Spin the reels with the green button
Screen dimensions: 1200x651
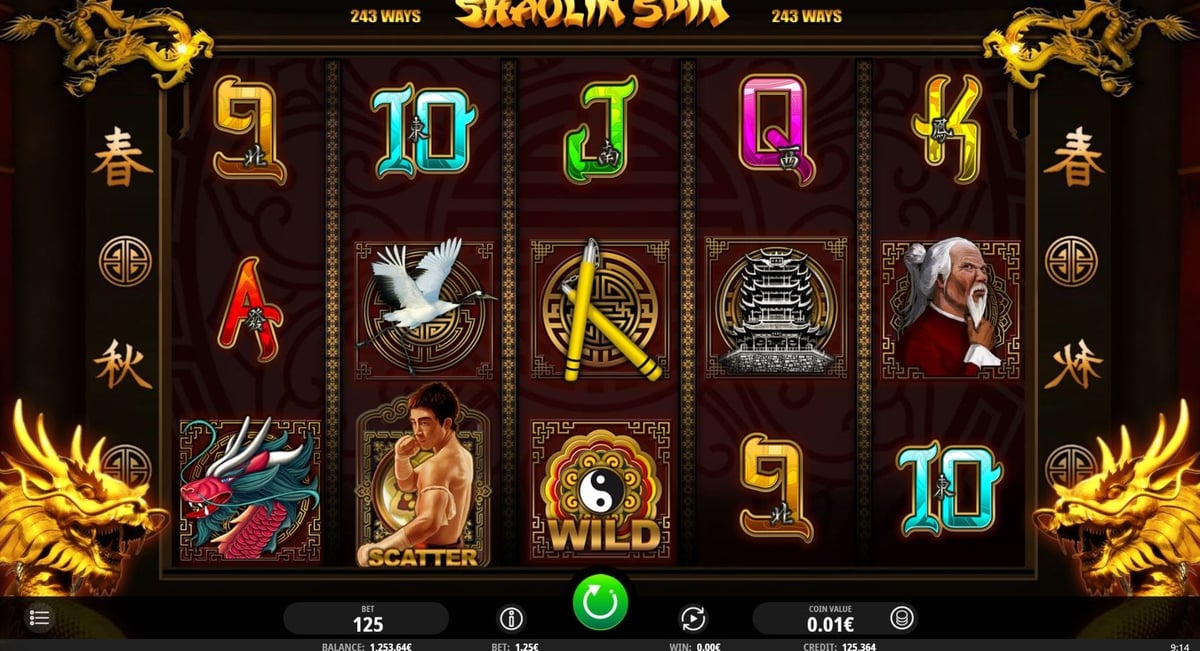[600, 603]
